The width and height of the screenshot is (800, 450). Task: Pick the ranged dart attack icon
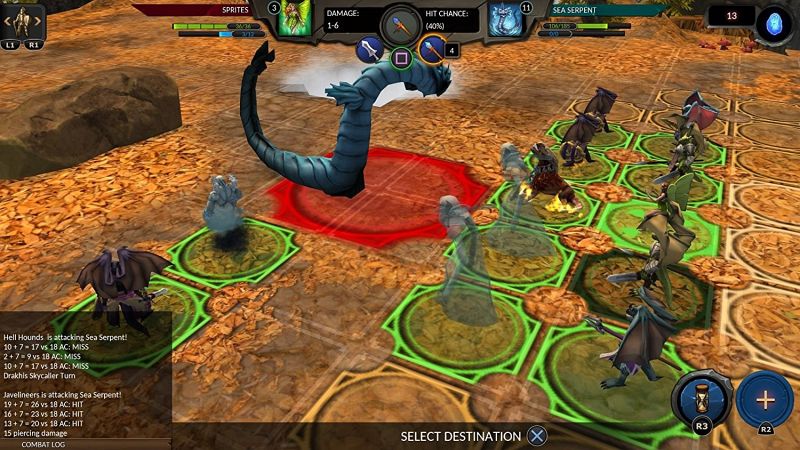point(430,48)
